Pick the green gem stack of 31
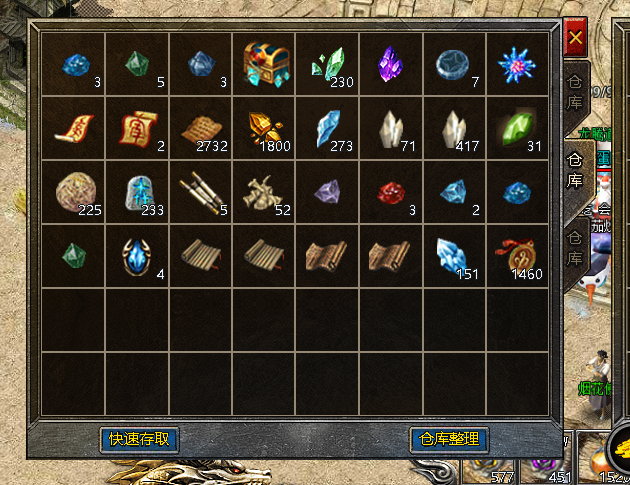 (x=518, y=128)
